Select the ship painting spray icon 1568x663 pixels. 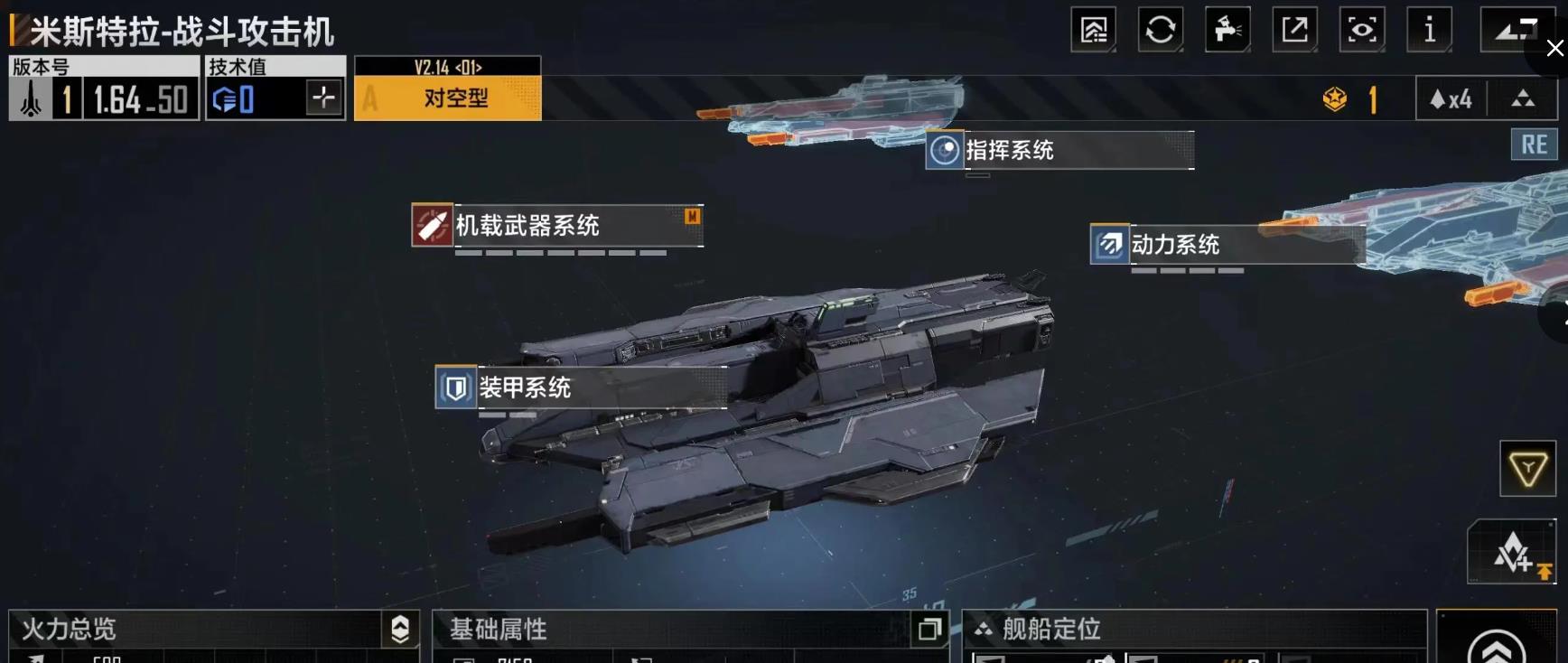click(x=1227, y=29)
